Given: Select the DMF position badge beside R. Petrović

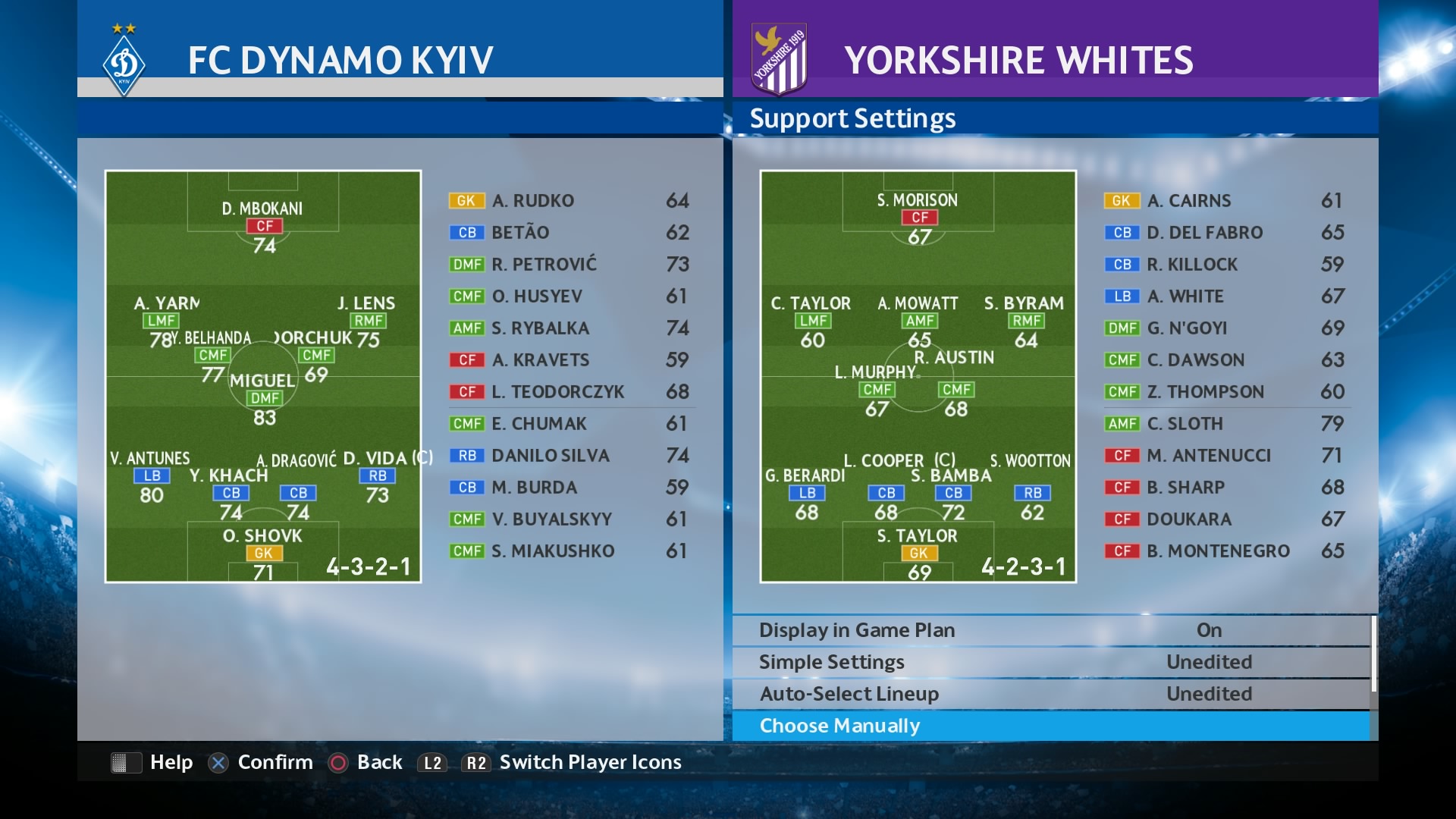Looking at the screenshot, I should click(x=468, y=264).
